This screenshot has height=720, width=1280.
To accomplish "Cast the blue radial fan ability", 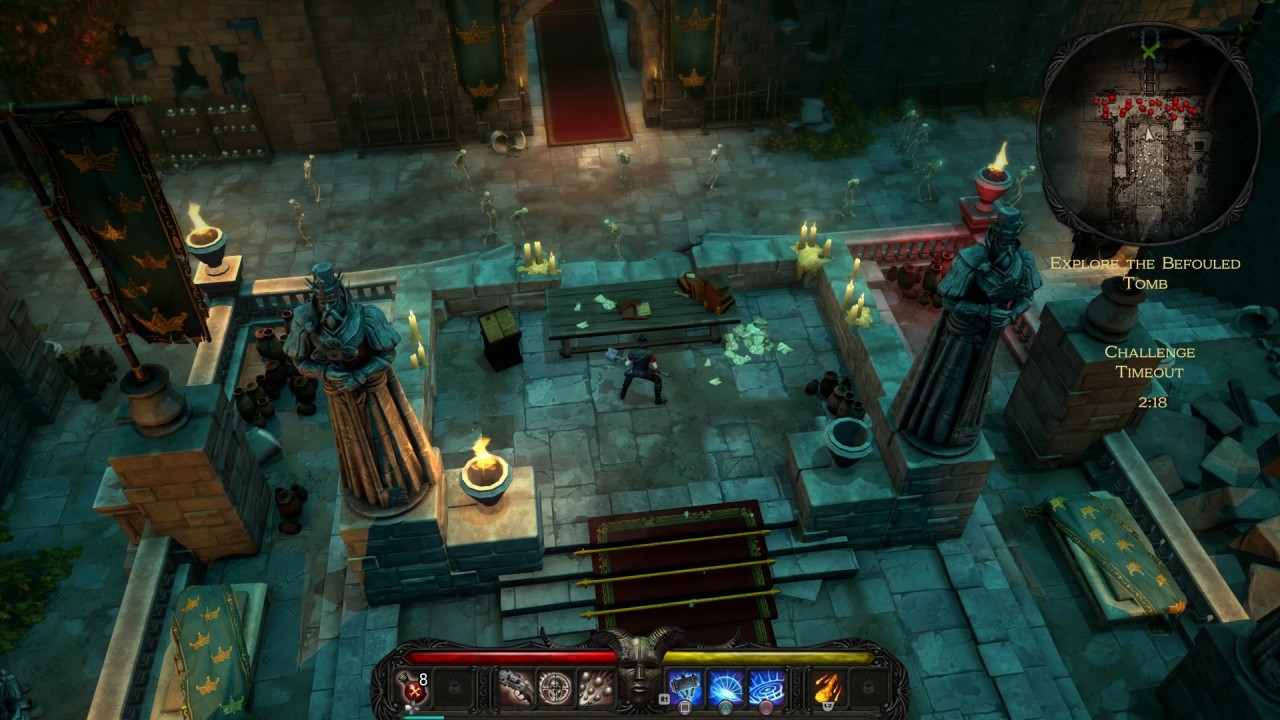I will (x=725, y=687).
